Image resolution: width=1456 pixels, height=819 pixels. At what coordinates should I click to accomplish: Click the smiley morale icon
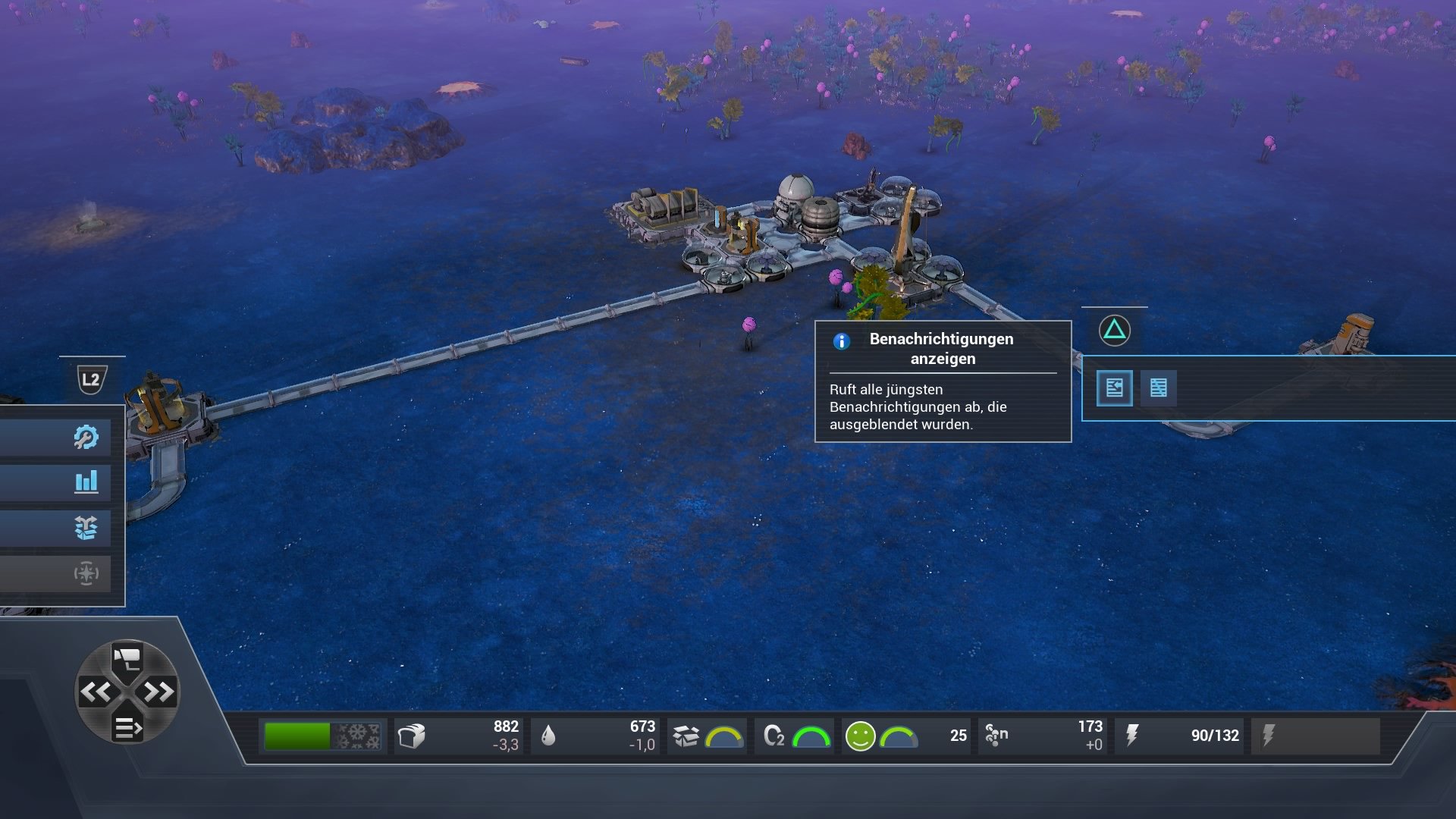(860, 735)
